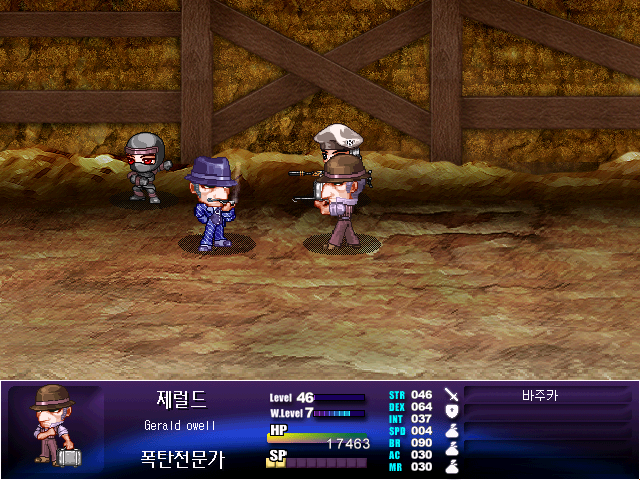Click the sword weapon icon
This screenshot has height=480, width=640.
point(451,395)
